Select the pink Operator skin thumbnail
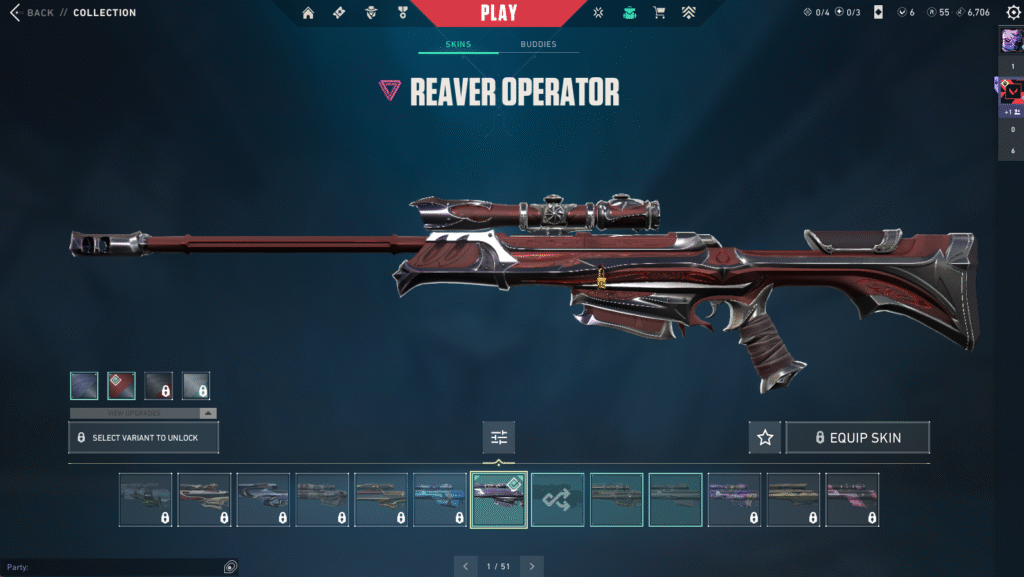The image size is (1024, 577). (x=852, y=499)
